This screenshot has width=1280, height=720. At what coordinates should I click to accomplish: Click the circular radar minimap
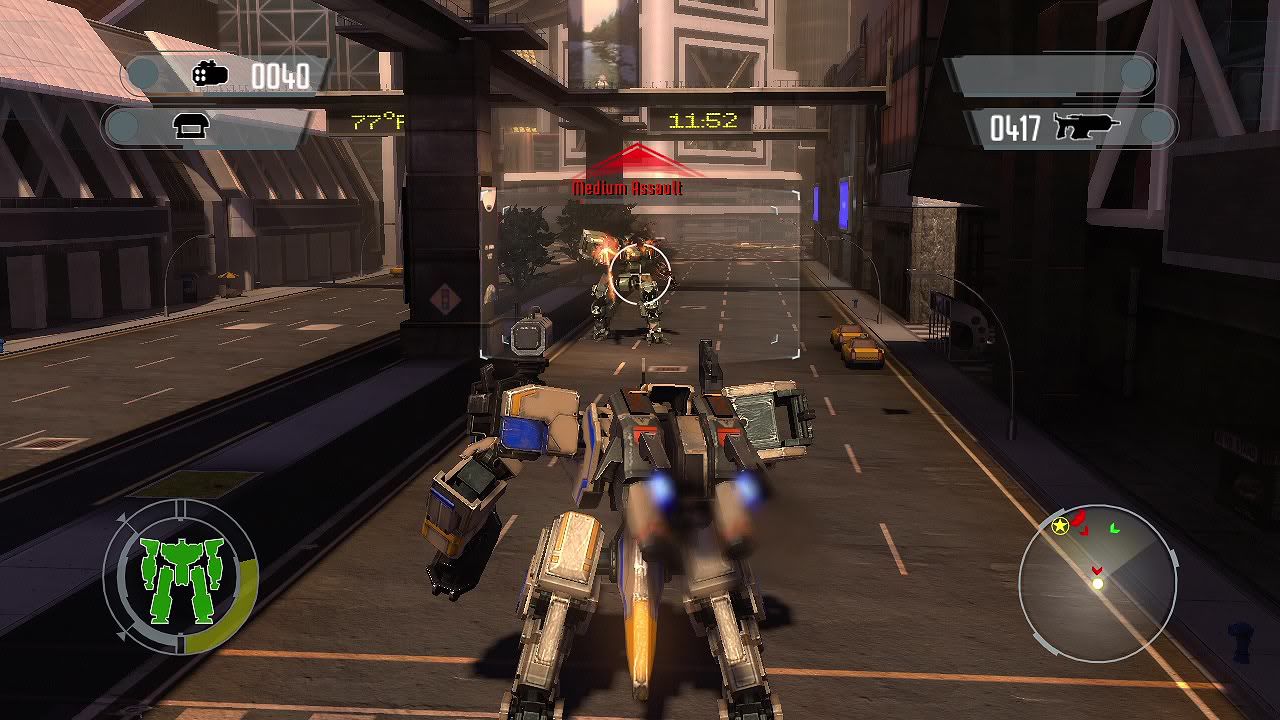[1097, 583]
